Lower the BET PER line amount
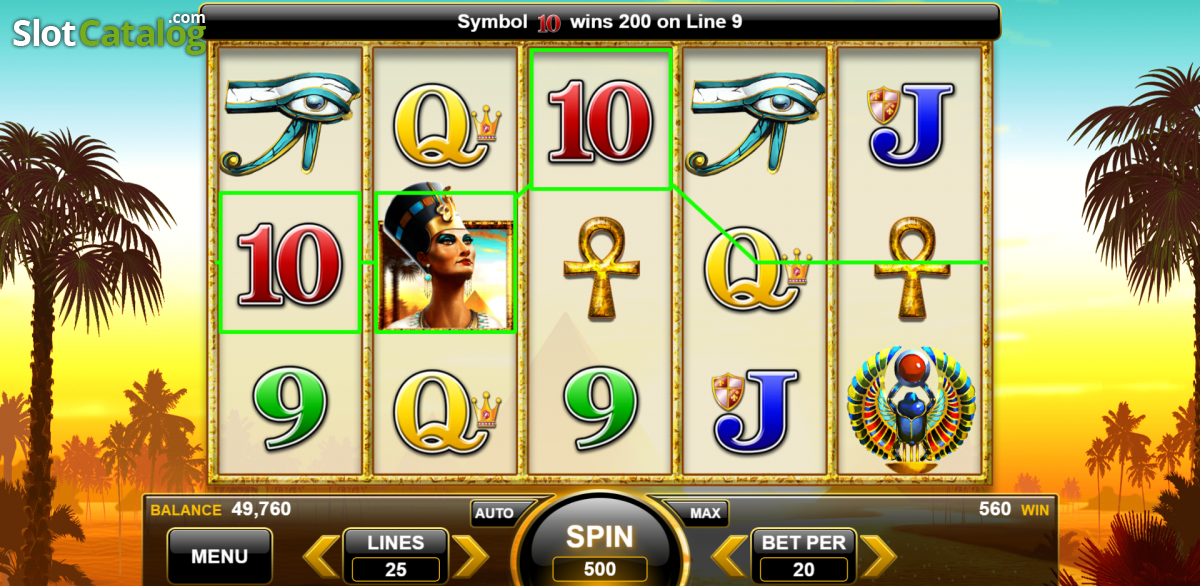1200x586 pixels. [x=730, y=556]
